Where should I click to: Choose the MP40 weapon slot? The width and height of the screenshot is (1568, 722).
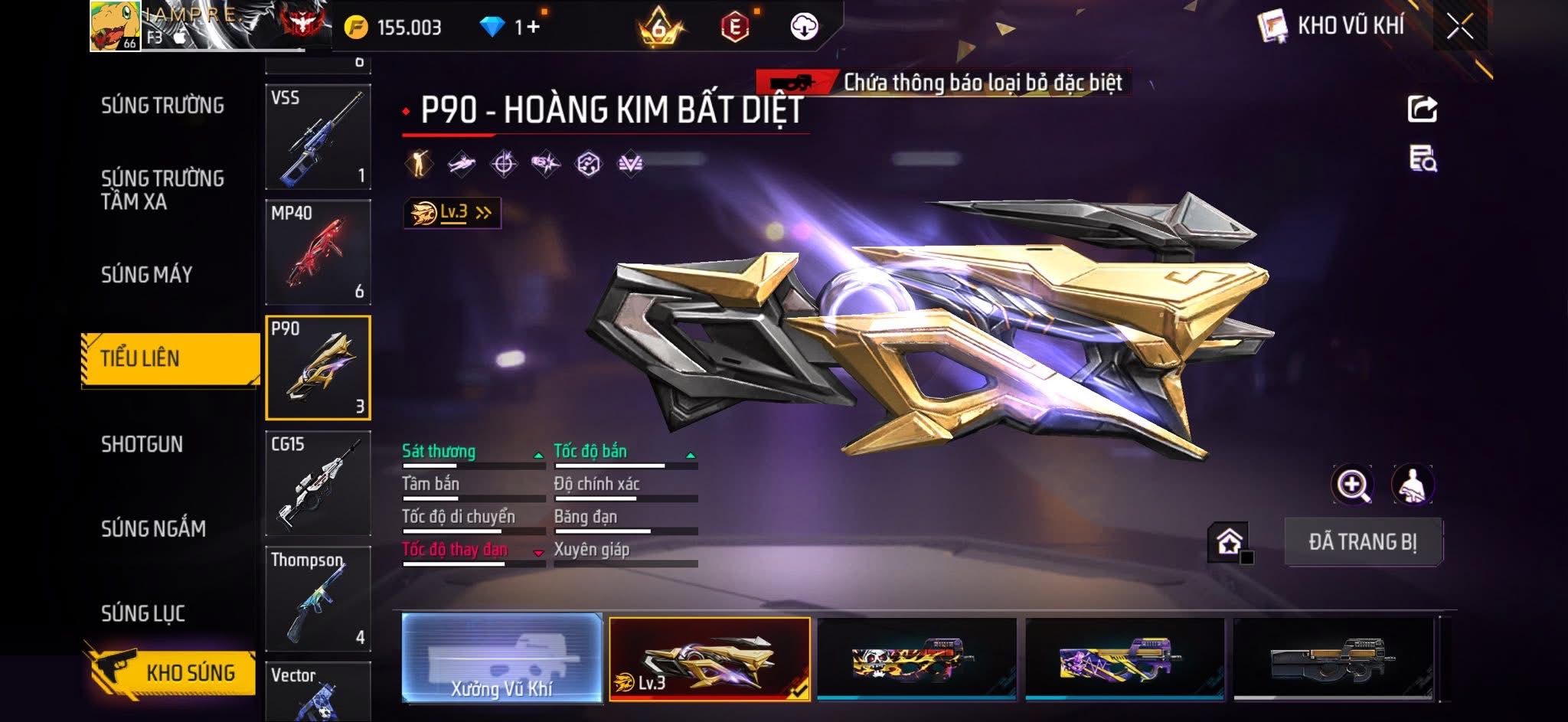pos(318,252)
